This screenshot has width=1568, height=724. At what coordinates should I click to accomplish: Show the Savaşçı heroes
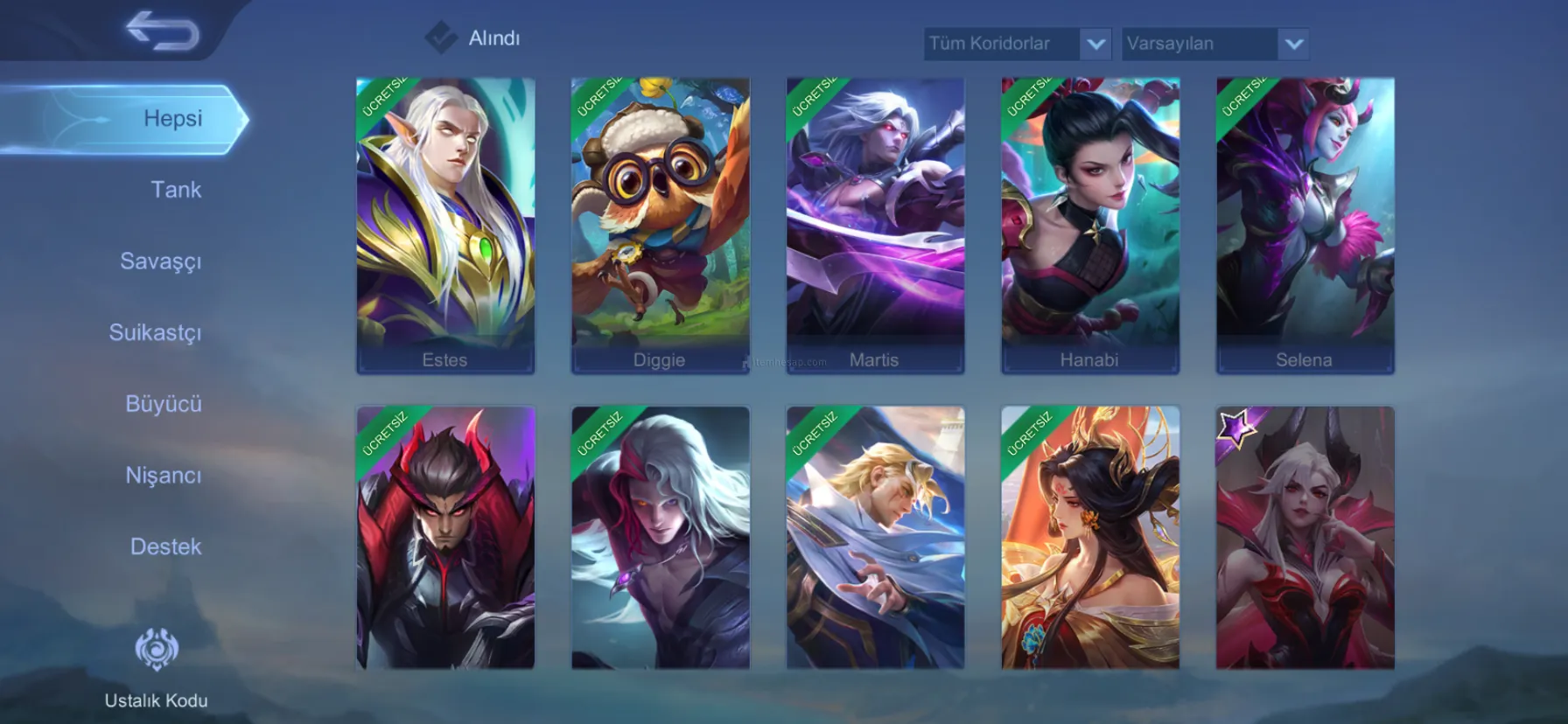tap(161, 261)
